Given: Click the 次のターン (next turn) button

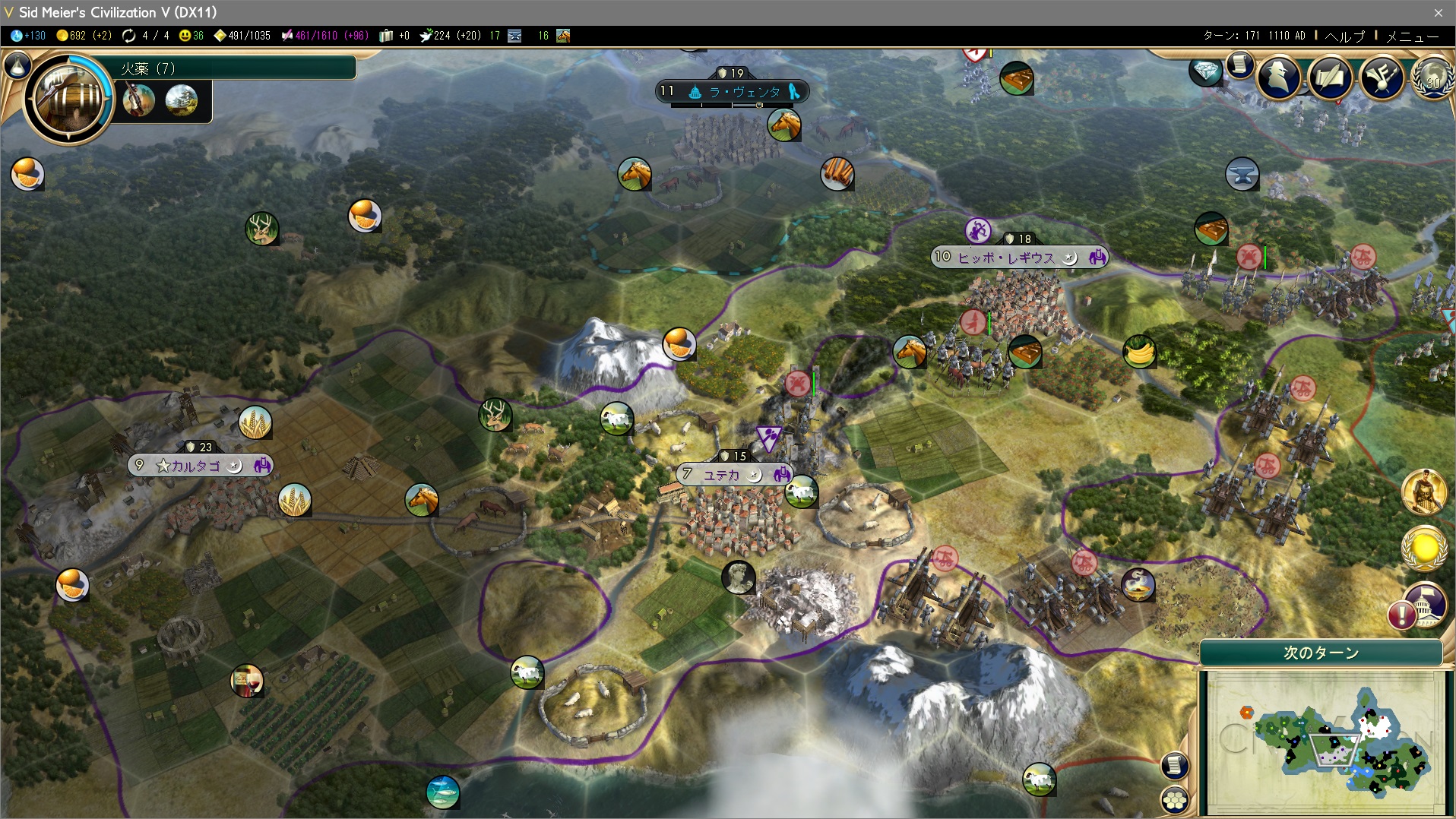Looking at the screenshot, I should tap(1321, 653).
